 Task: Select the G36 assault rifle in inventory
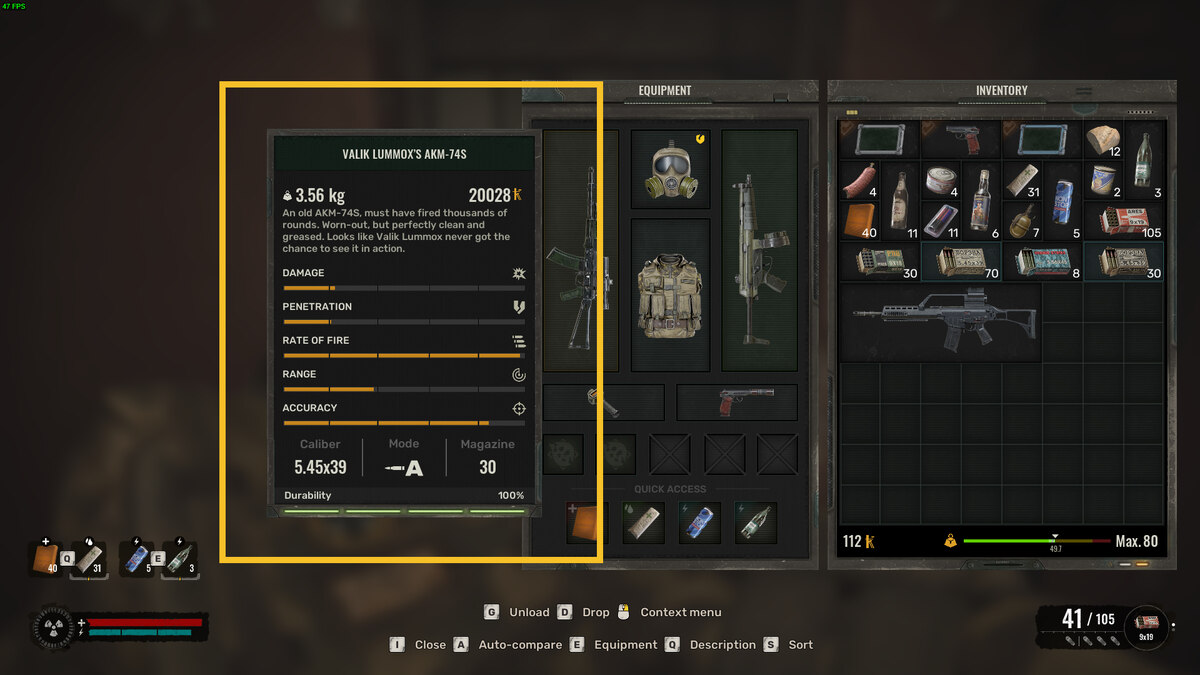tap(938, 320)
